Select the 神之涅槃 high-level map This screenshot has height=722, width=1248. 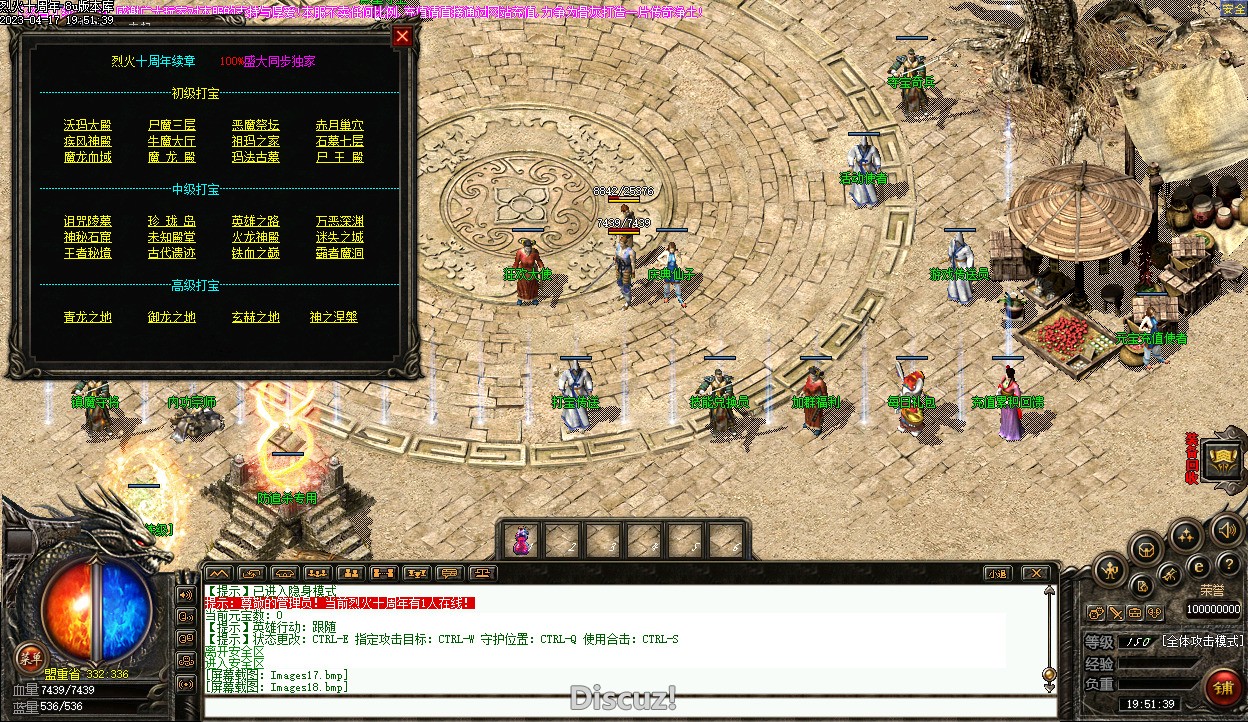pyautogui.click(x=334, y=317)
